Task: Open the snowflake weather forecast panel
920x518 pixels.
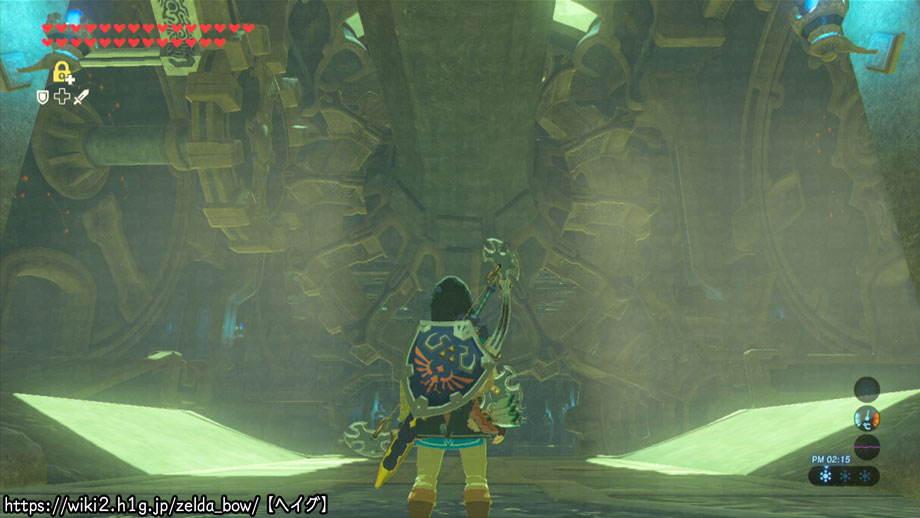Action: (845, 476)
